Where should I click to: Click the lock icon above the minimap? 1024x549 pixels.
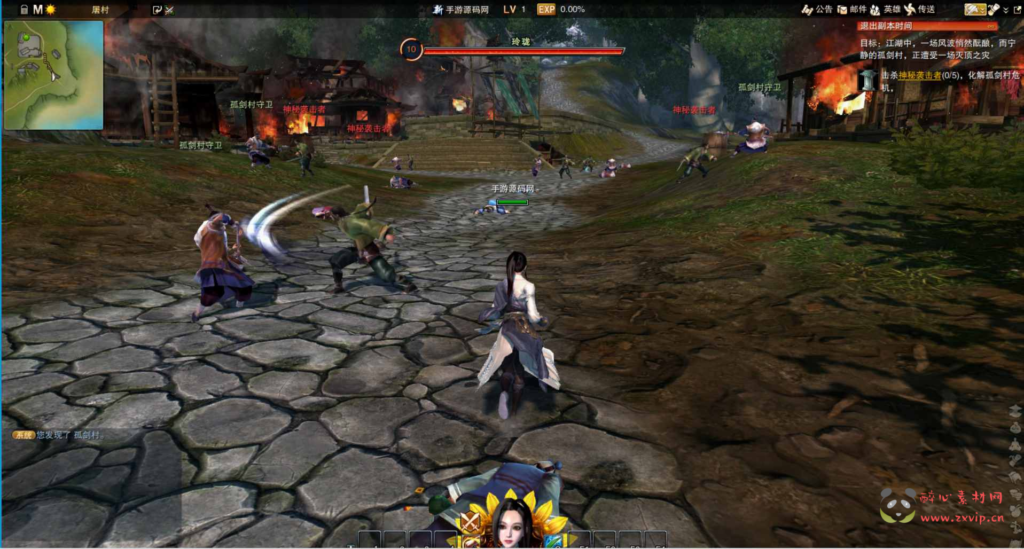coord(23,9)
